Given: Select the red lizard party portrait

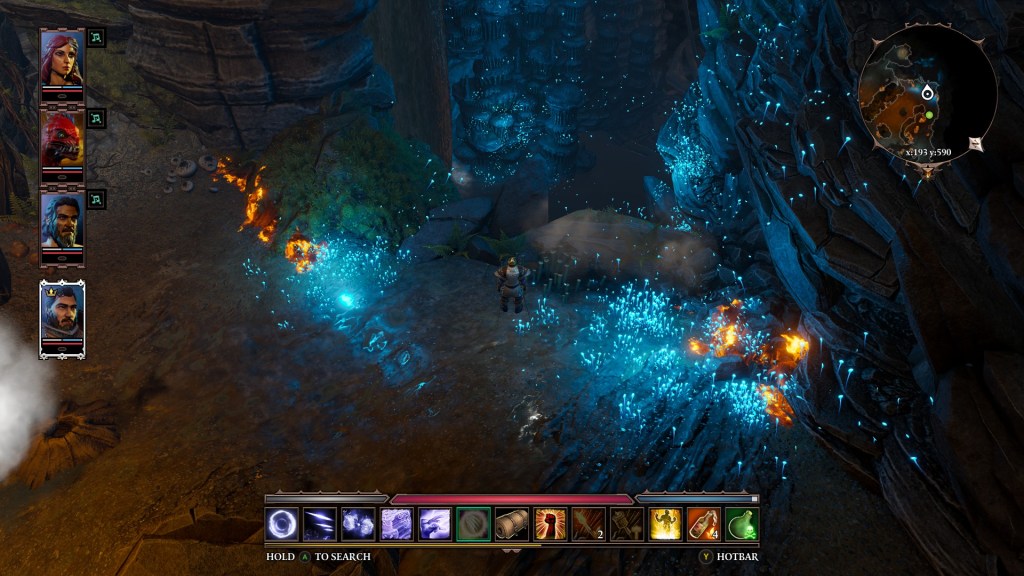Looking at the screenshot, I should pyautogui.click(x=62, y=140).
